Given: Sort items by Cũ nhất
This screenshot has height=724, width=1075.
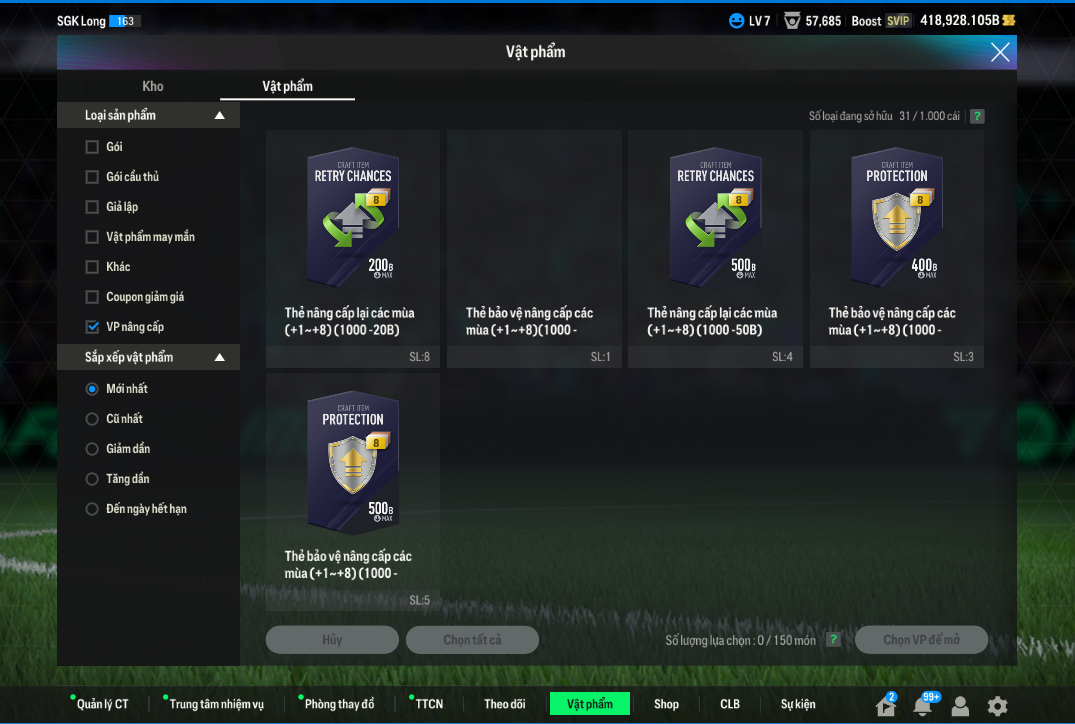Looking at the screenshot, I should (x=92, y=419).
